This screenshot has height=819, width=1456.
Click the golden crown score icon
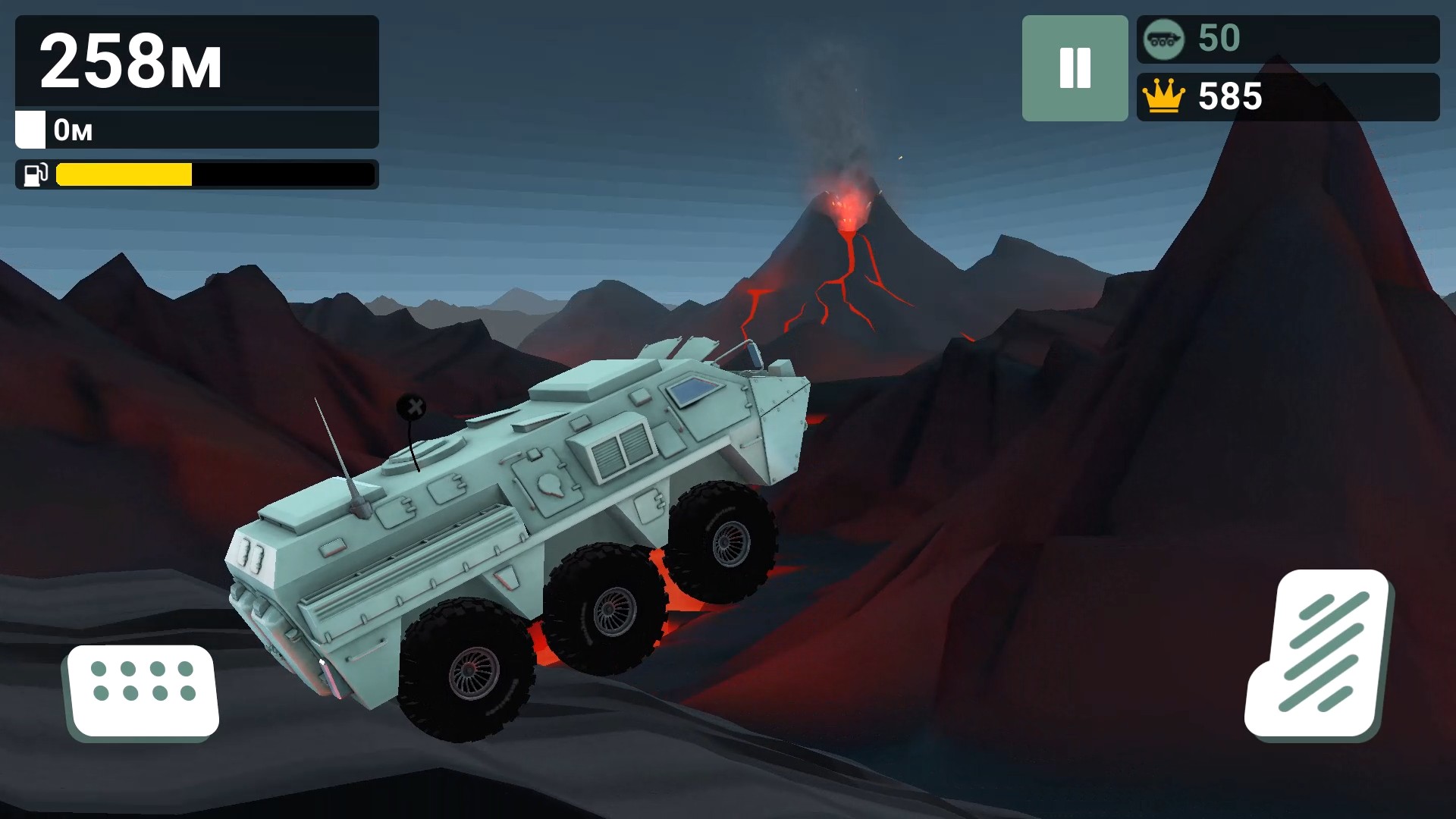(1165, 96)
